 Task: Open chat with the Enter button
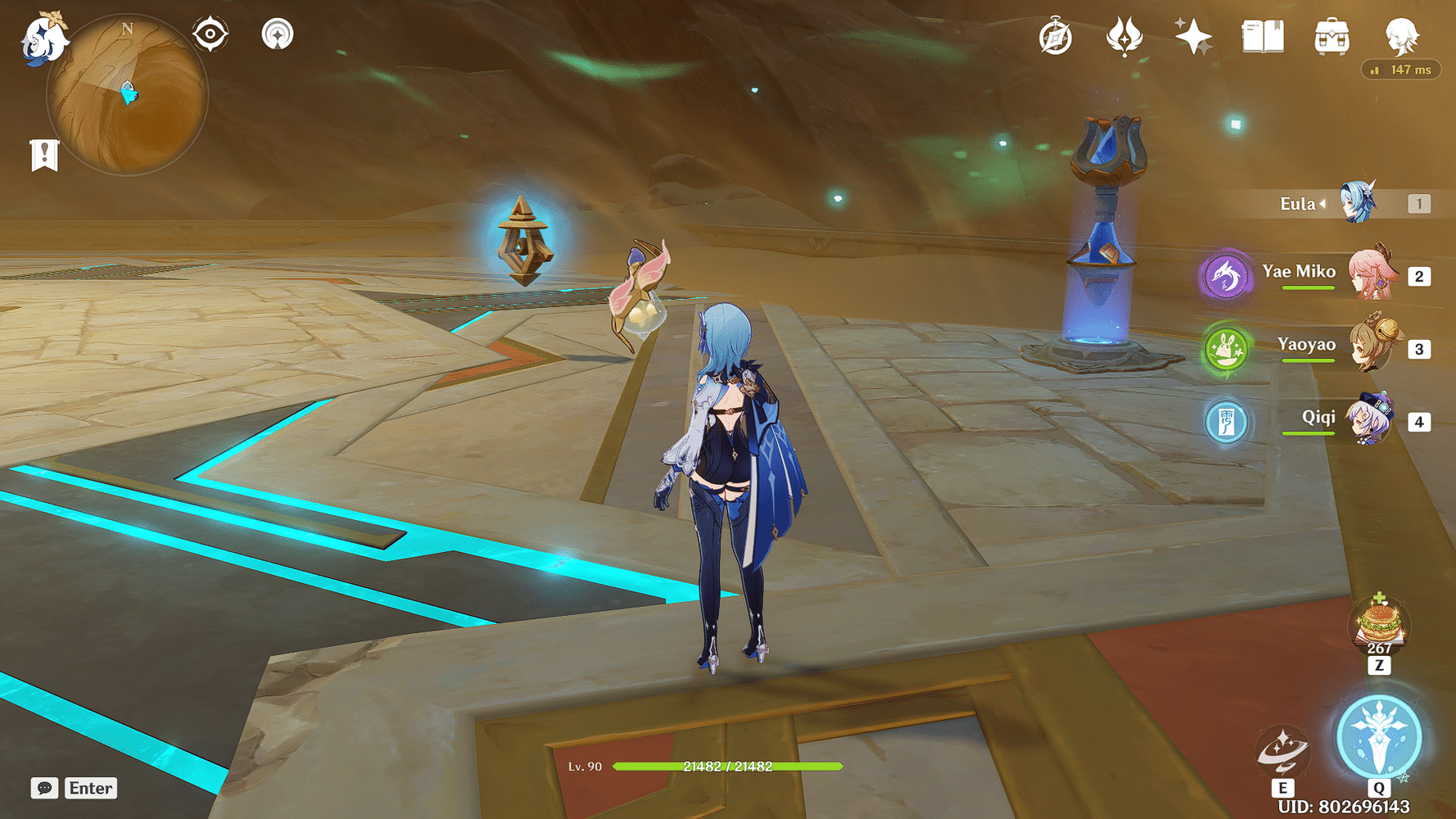pyautogui.click(x=90, y=789)
